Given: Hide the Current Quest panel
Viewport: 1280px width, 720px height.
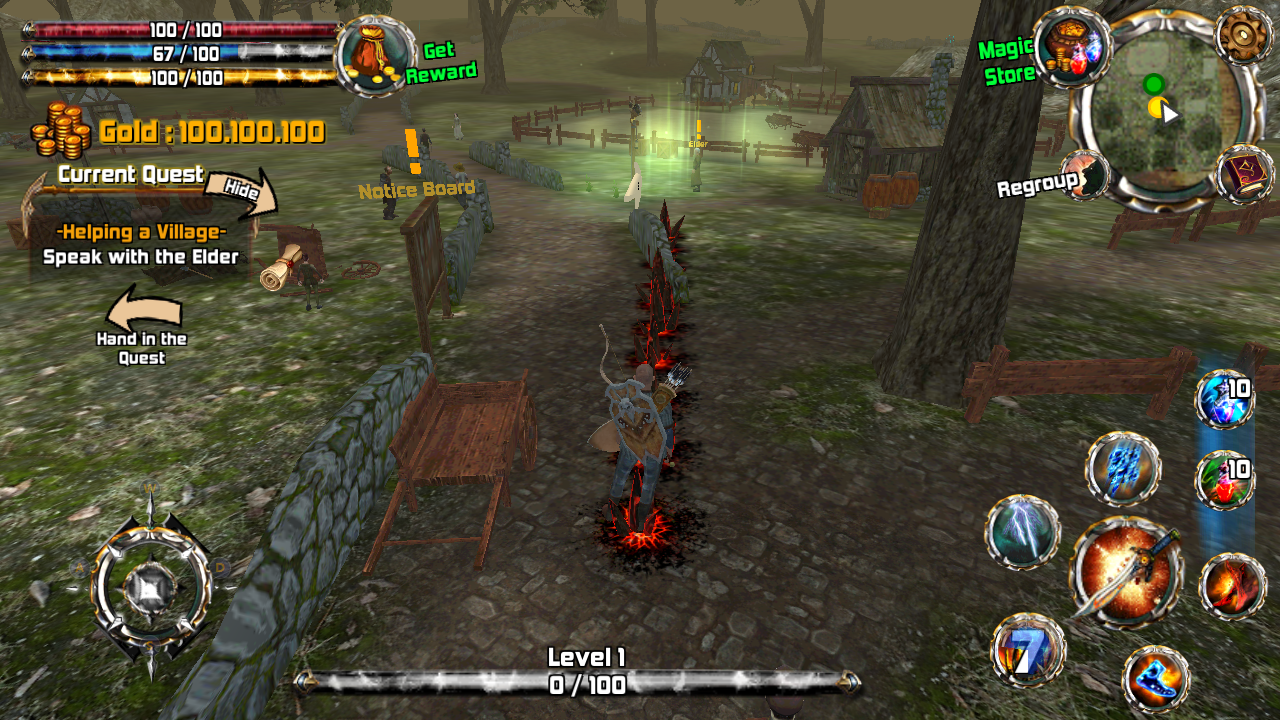Looking at the screenshot, I should tap(240, 192).
